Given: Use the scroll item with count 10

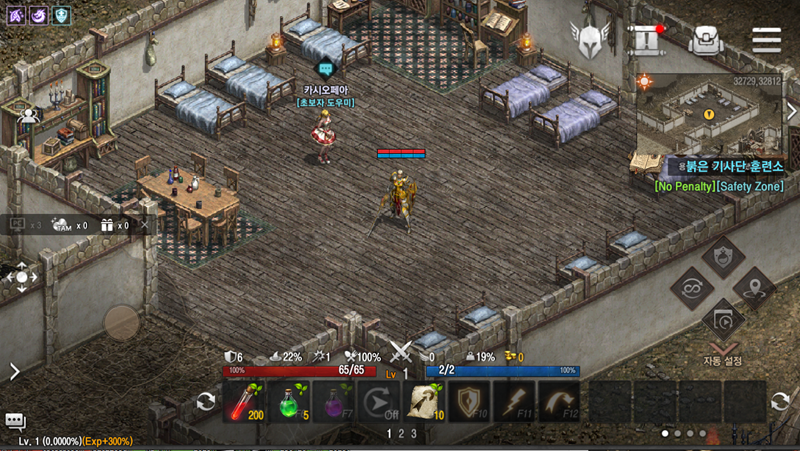Looking at the screenshot, I should (425, 401).
